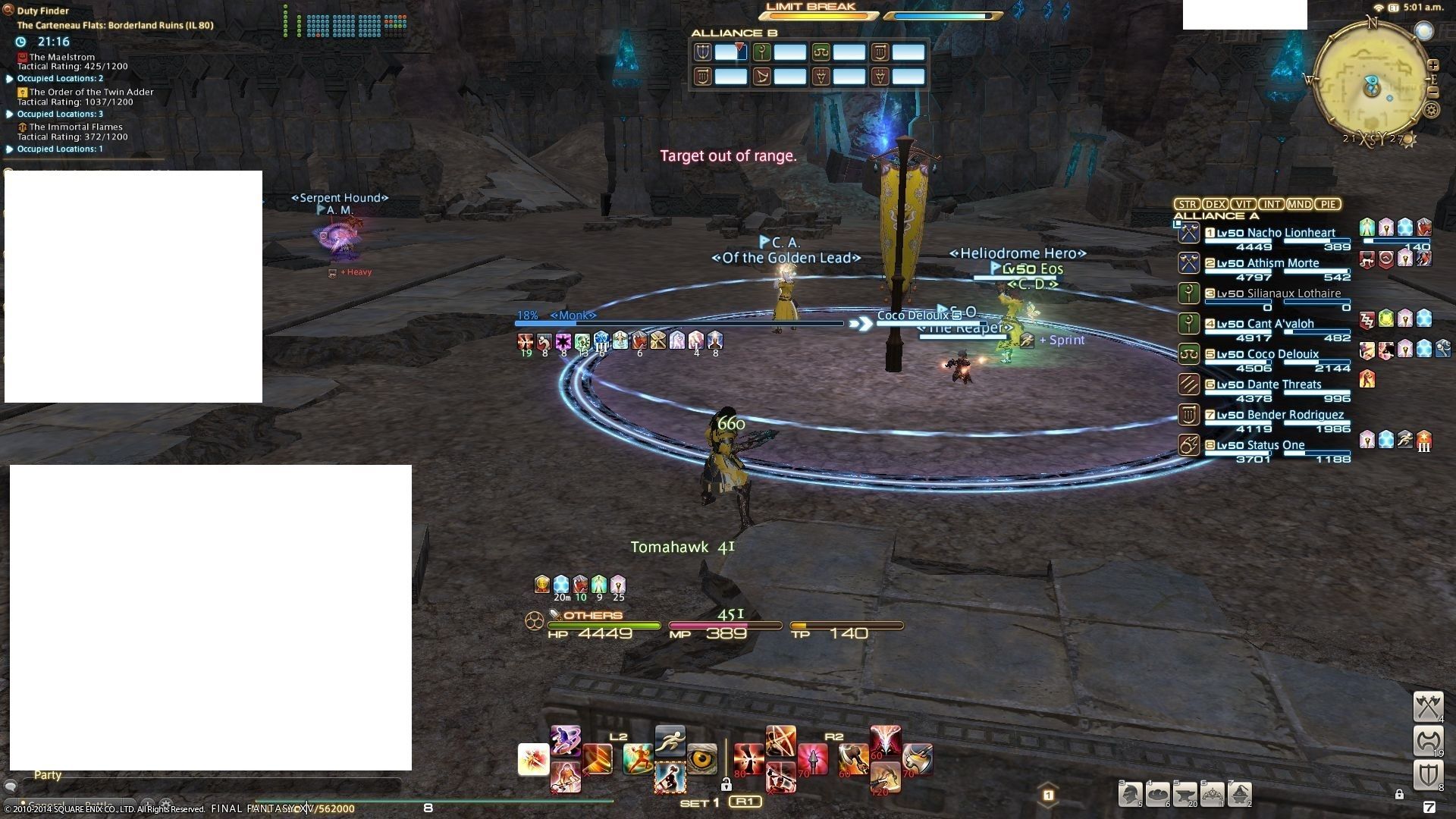Zoom out the minimap with minus button
The height and width of the screenshot is (819, 1456).
click(1433, 93)
